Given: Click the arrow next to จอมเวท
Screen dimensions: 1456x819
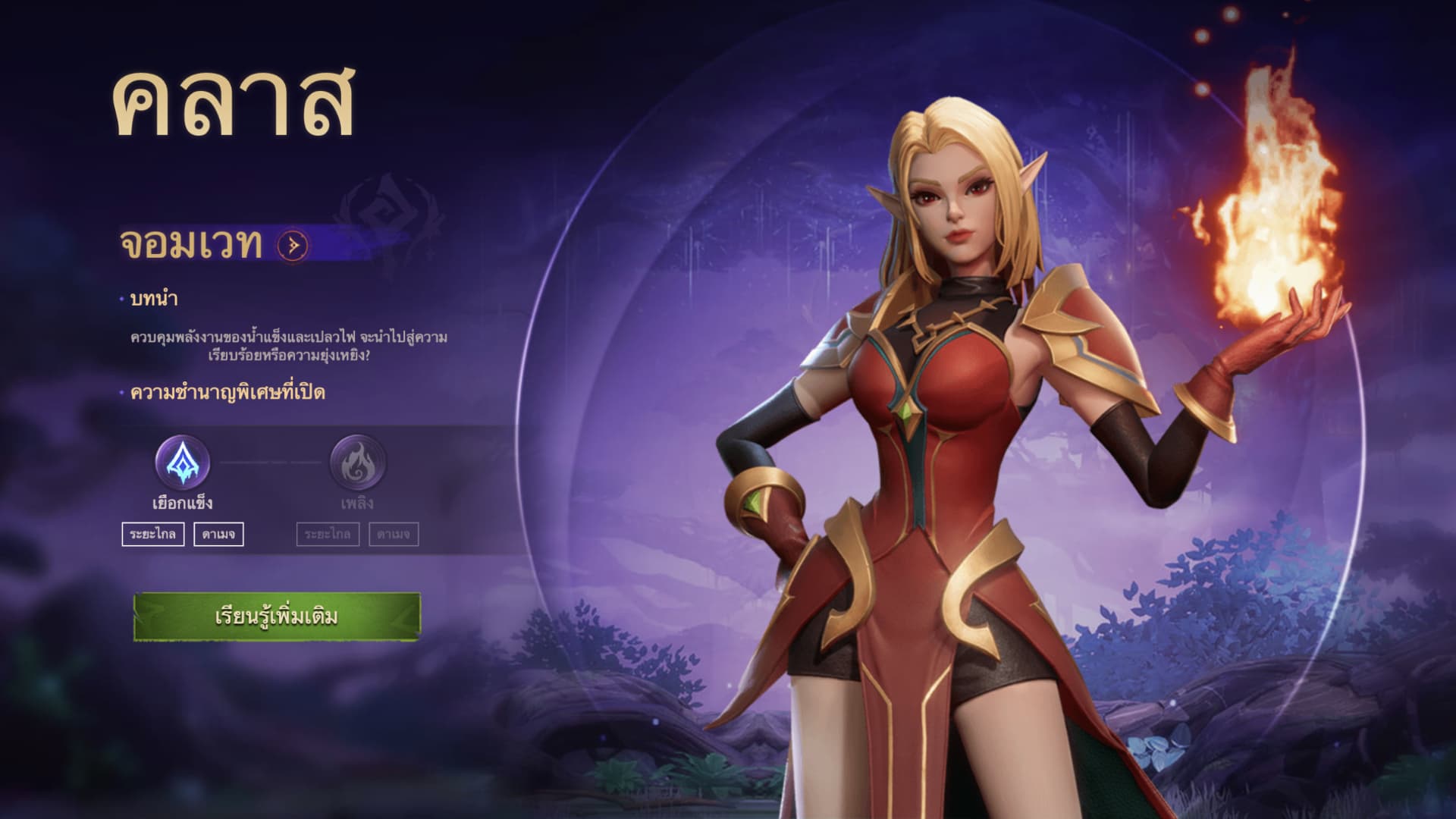Looking at the screenshot, I should 293,245.
